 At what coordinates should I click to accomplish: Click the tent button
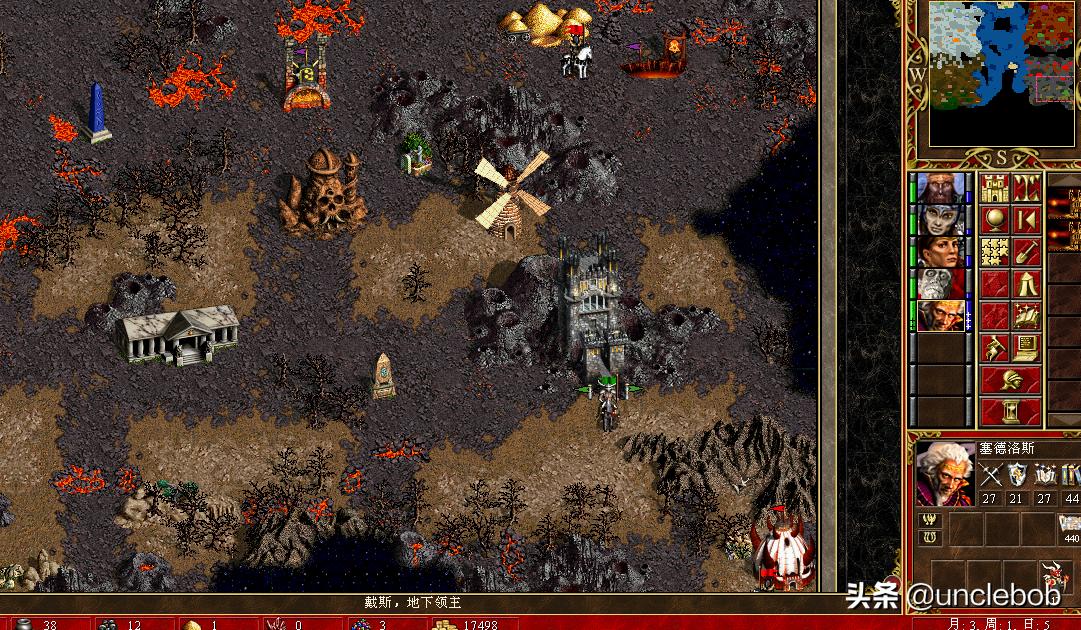pos(1027,284)
